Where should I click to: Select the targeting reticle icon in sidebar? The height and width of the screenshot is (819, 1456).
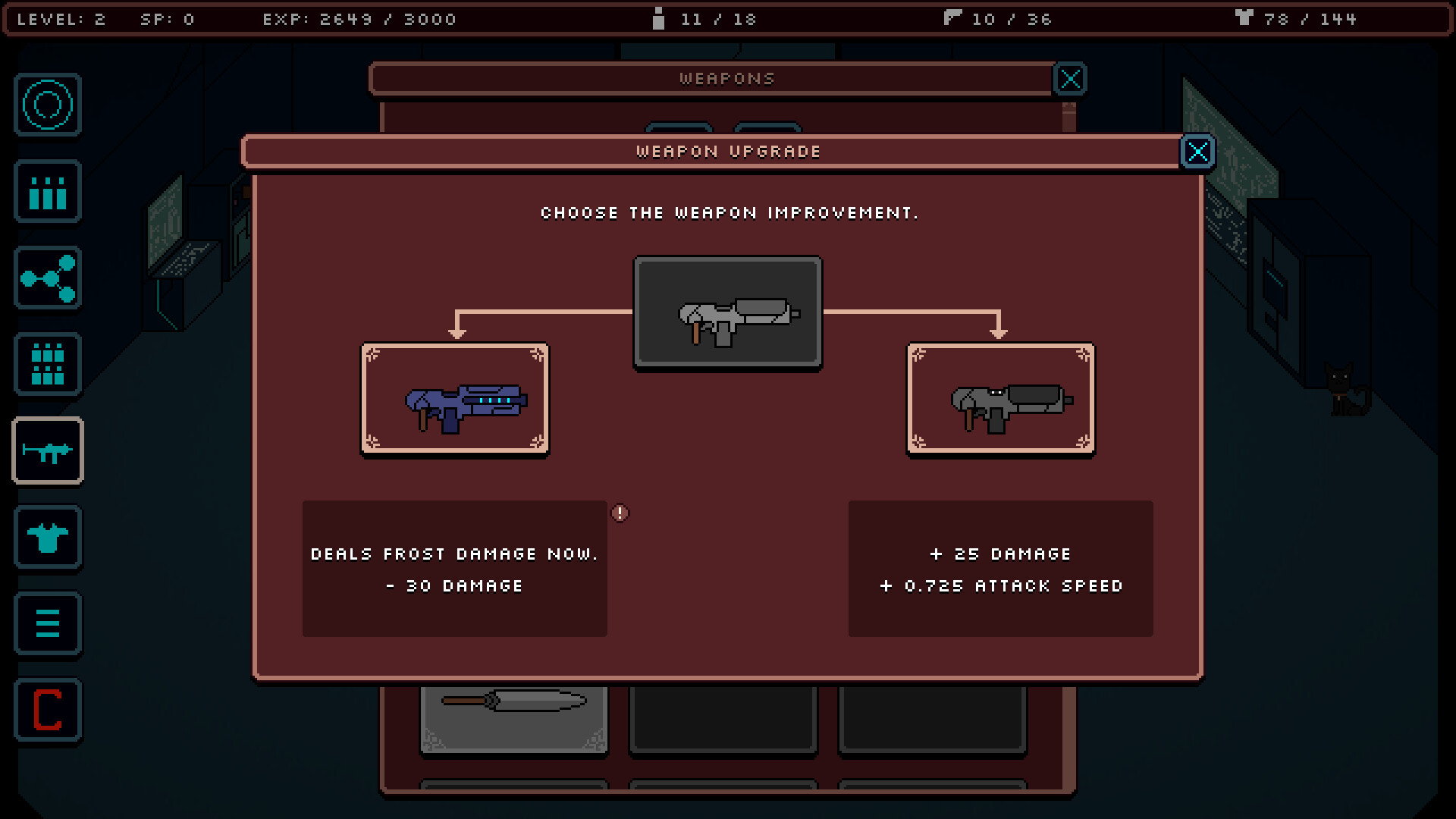(47, 105)
